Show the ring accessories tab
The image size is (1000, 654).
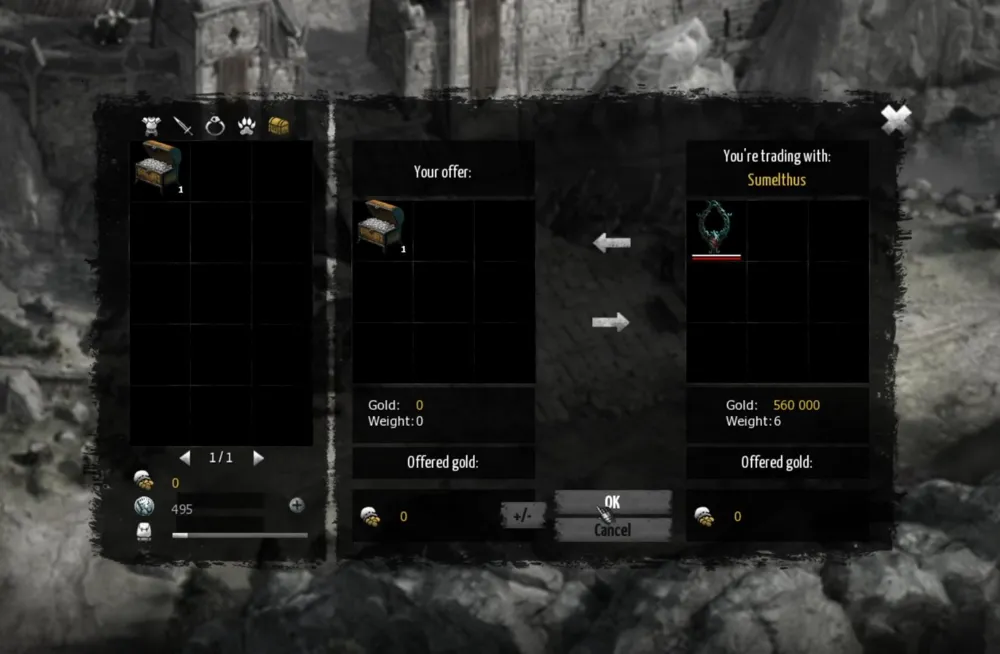coord(214,126)
